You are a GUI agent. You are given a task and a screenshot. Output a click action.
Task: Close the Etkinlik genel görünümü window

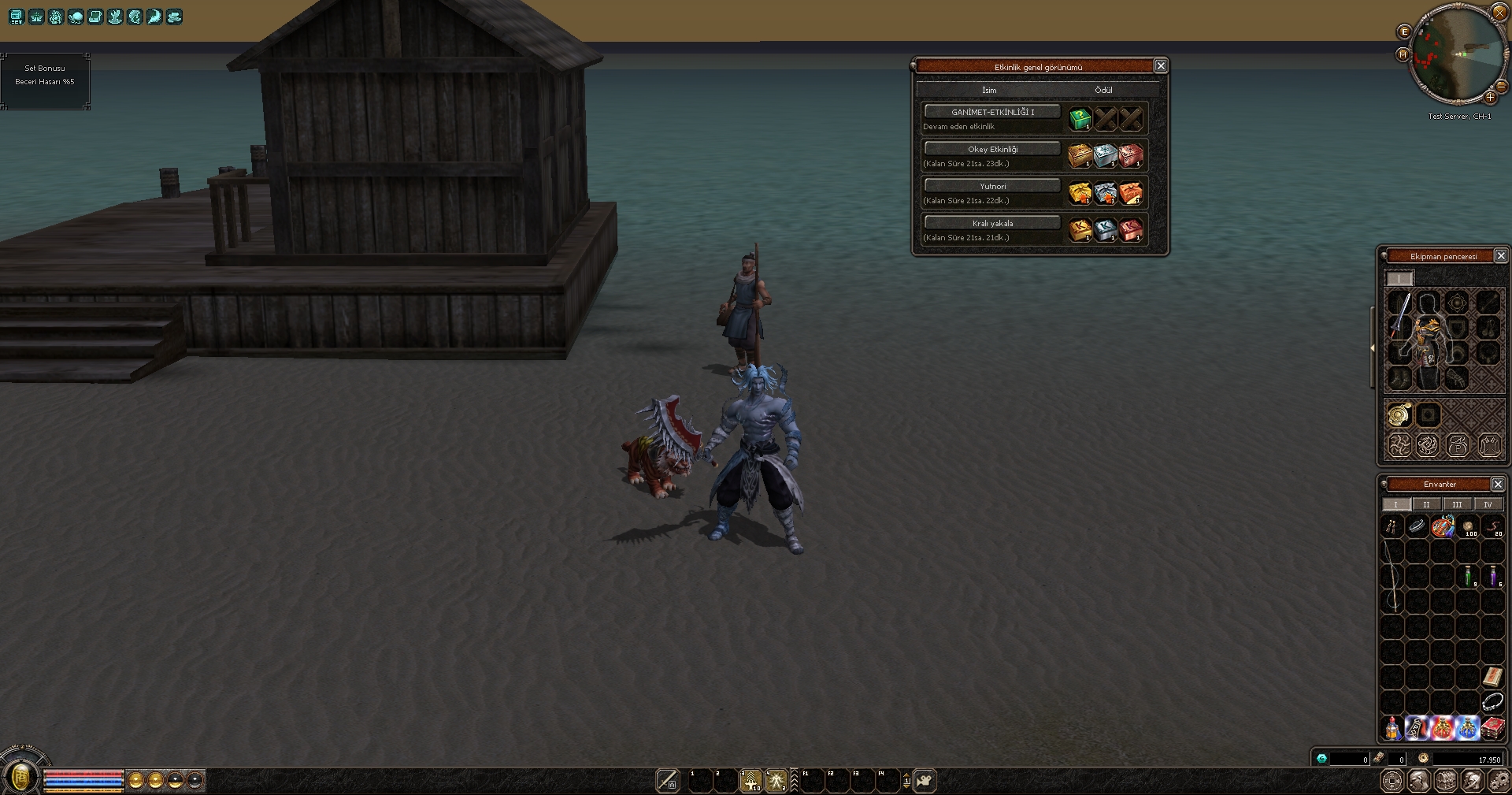click(x=1160, y=66)
